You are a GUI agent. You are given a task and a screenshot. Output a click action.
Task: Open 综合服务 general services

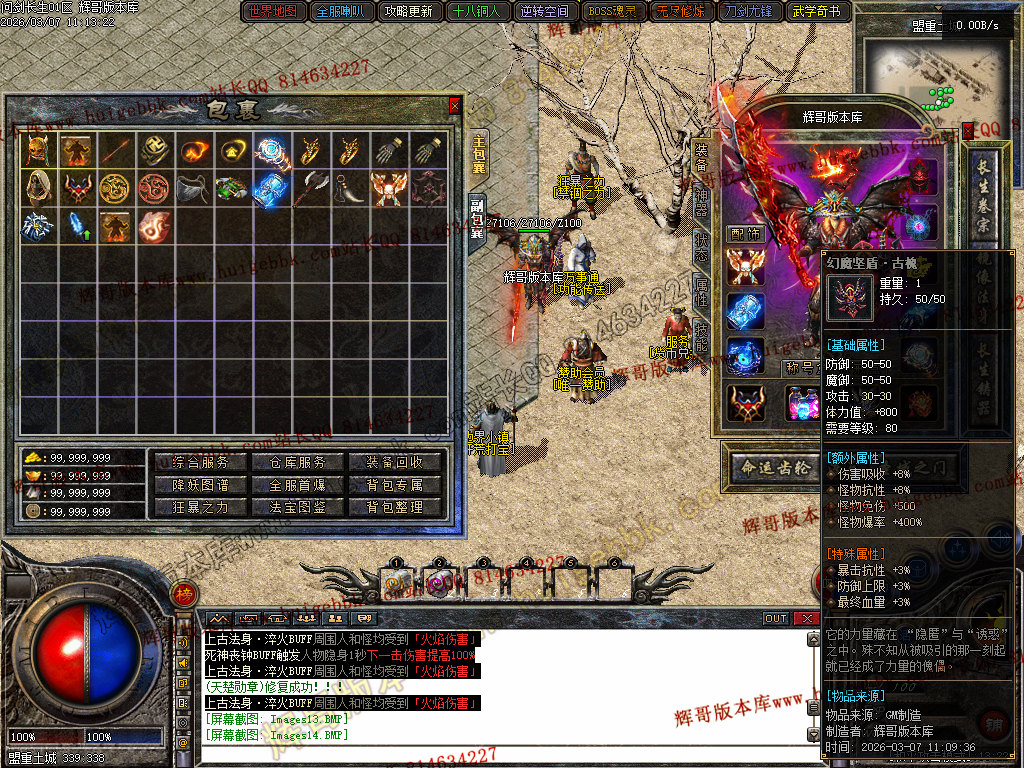pos(200,462)
